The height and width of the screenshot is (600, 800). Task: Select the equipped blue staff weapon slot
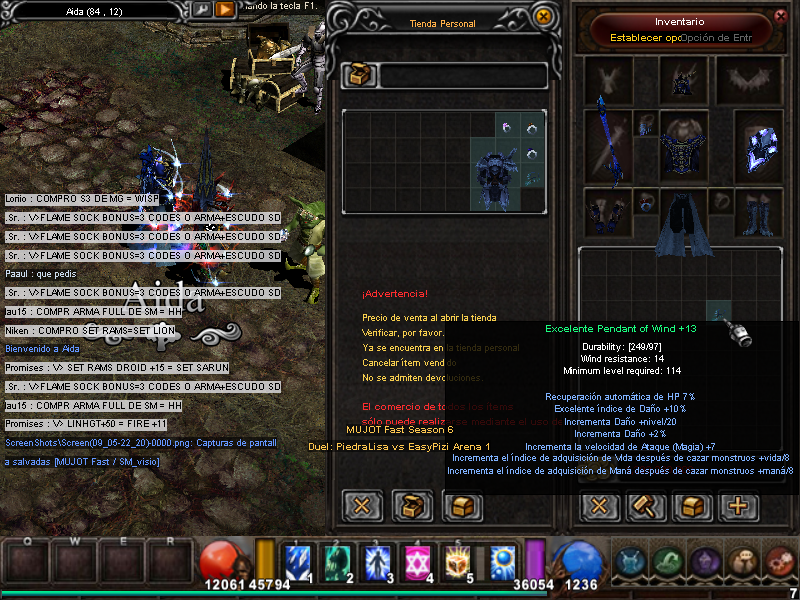point(607,142)
